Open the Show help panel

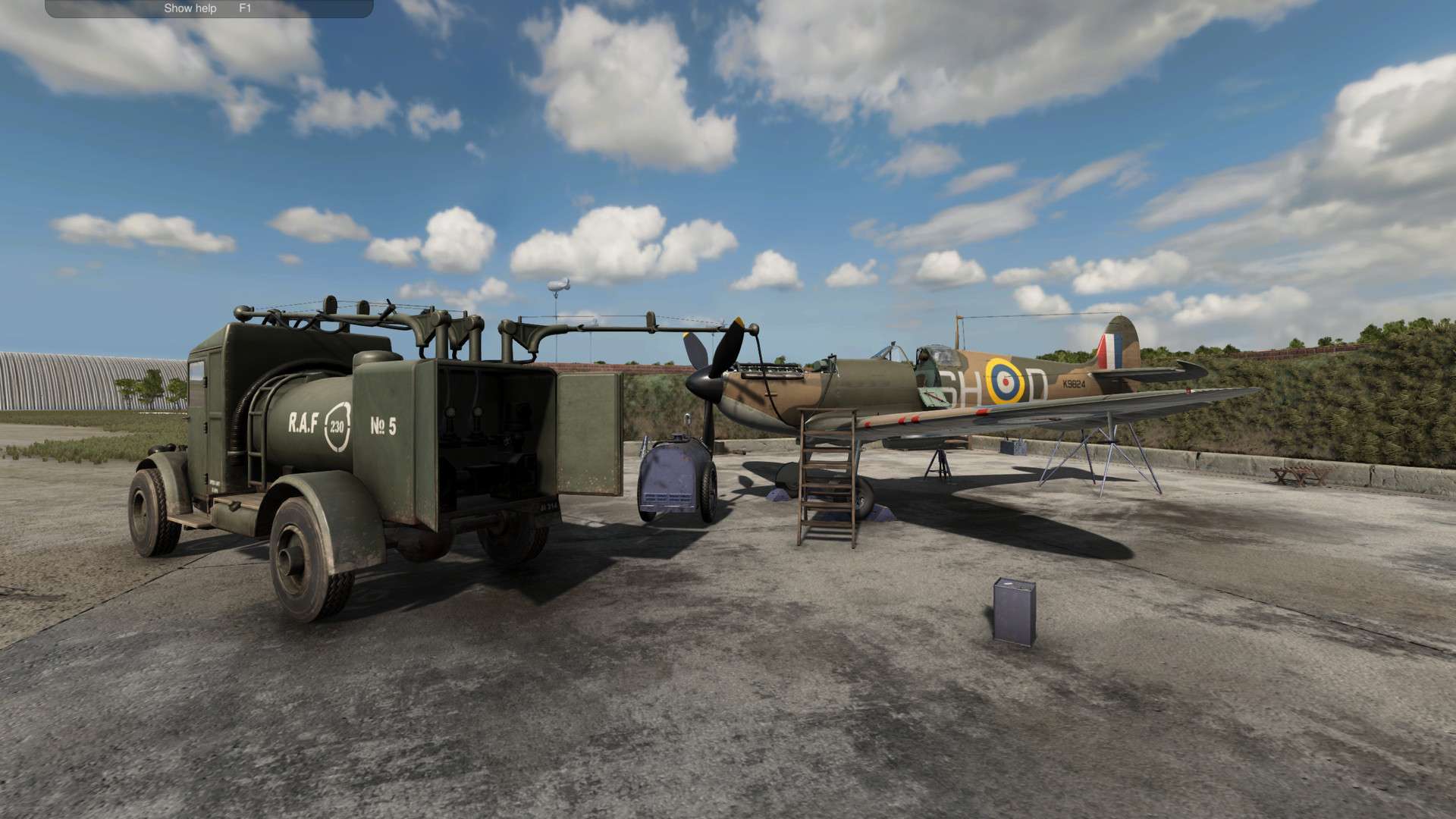point(191,8)
